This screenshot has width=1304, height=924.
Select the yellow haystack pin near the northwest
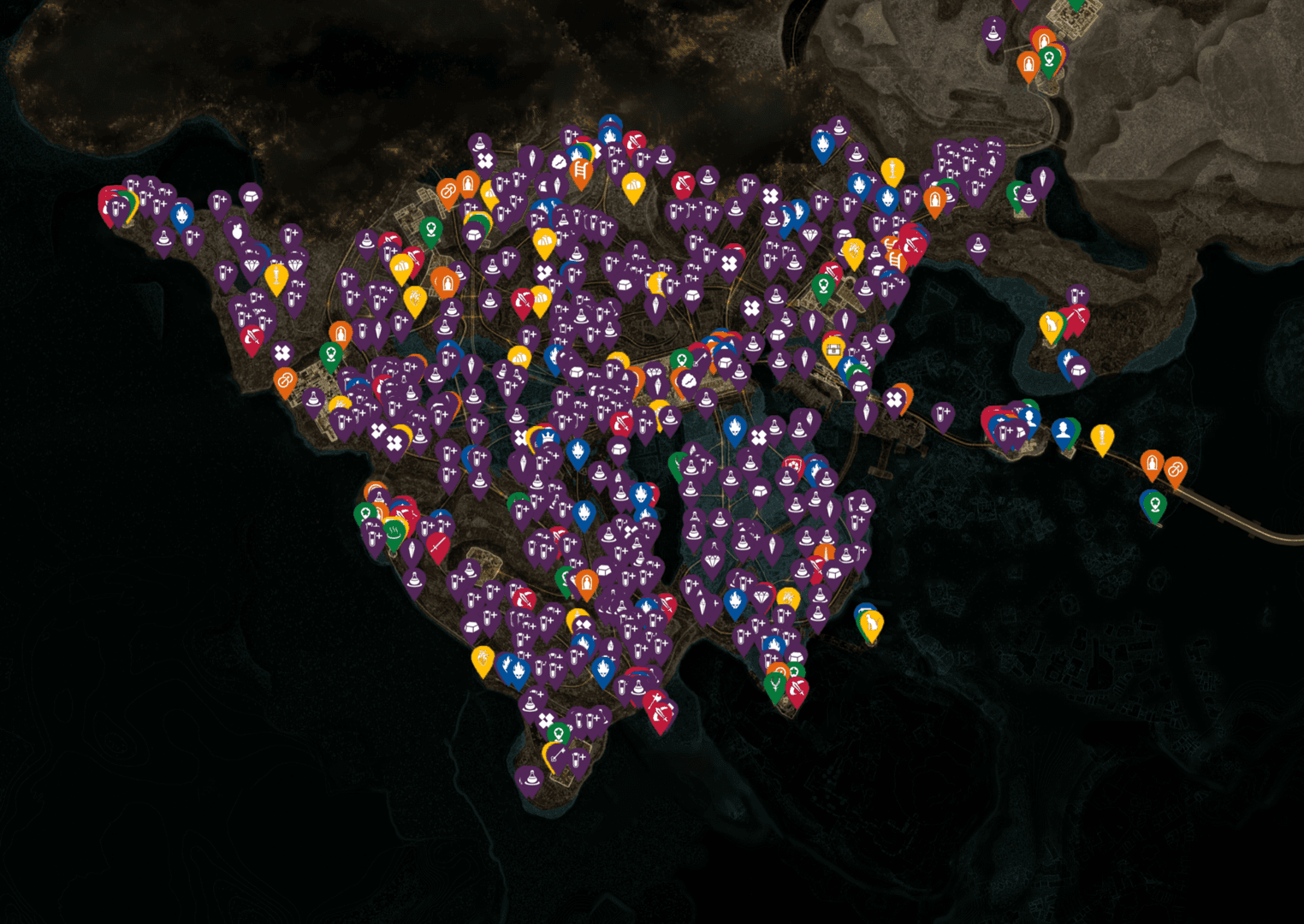pos(634,186)
